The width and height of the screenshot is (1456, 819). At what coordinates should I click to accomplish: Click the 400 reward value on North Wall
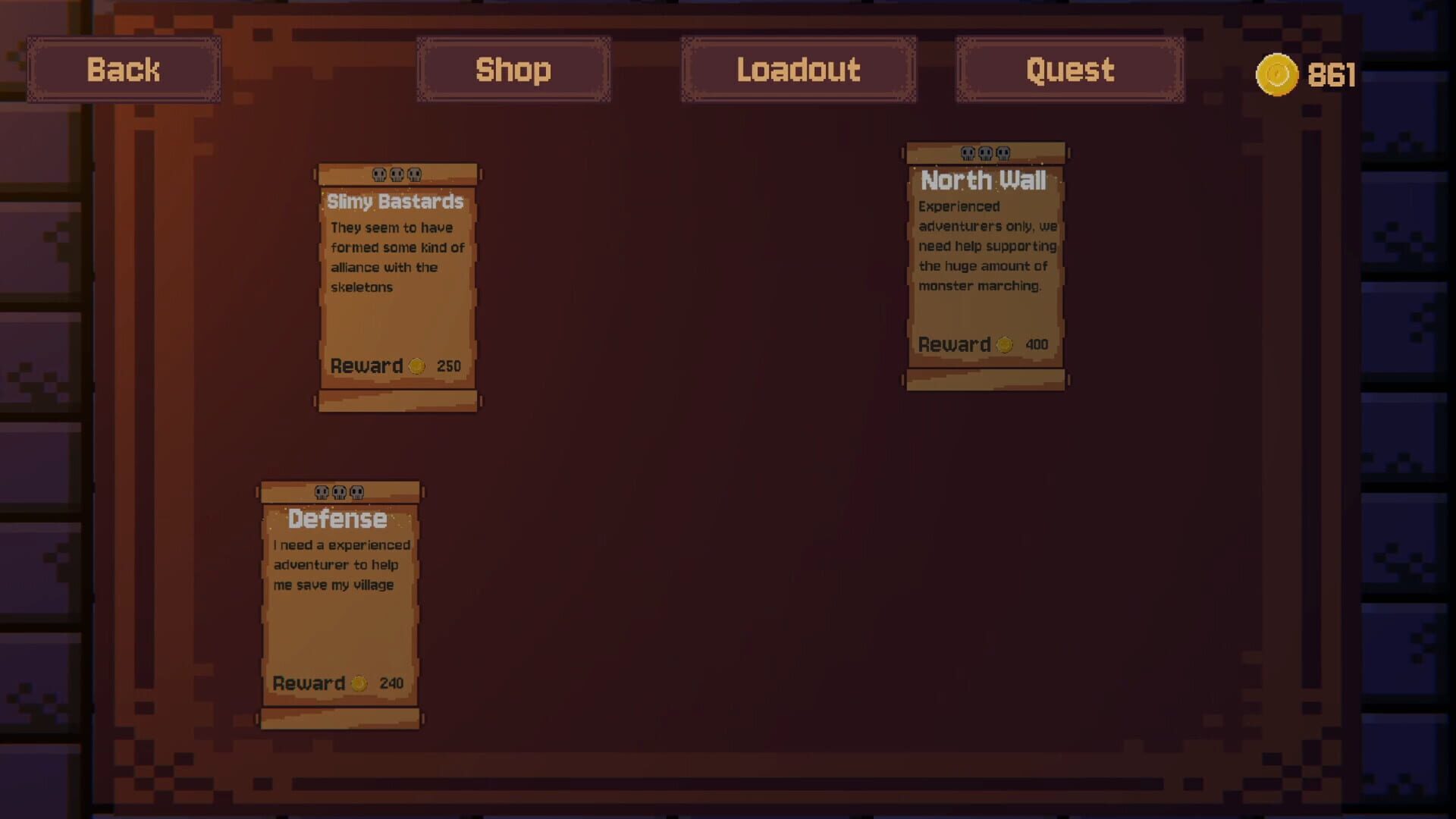click(x=1036, y=344)
